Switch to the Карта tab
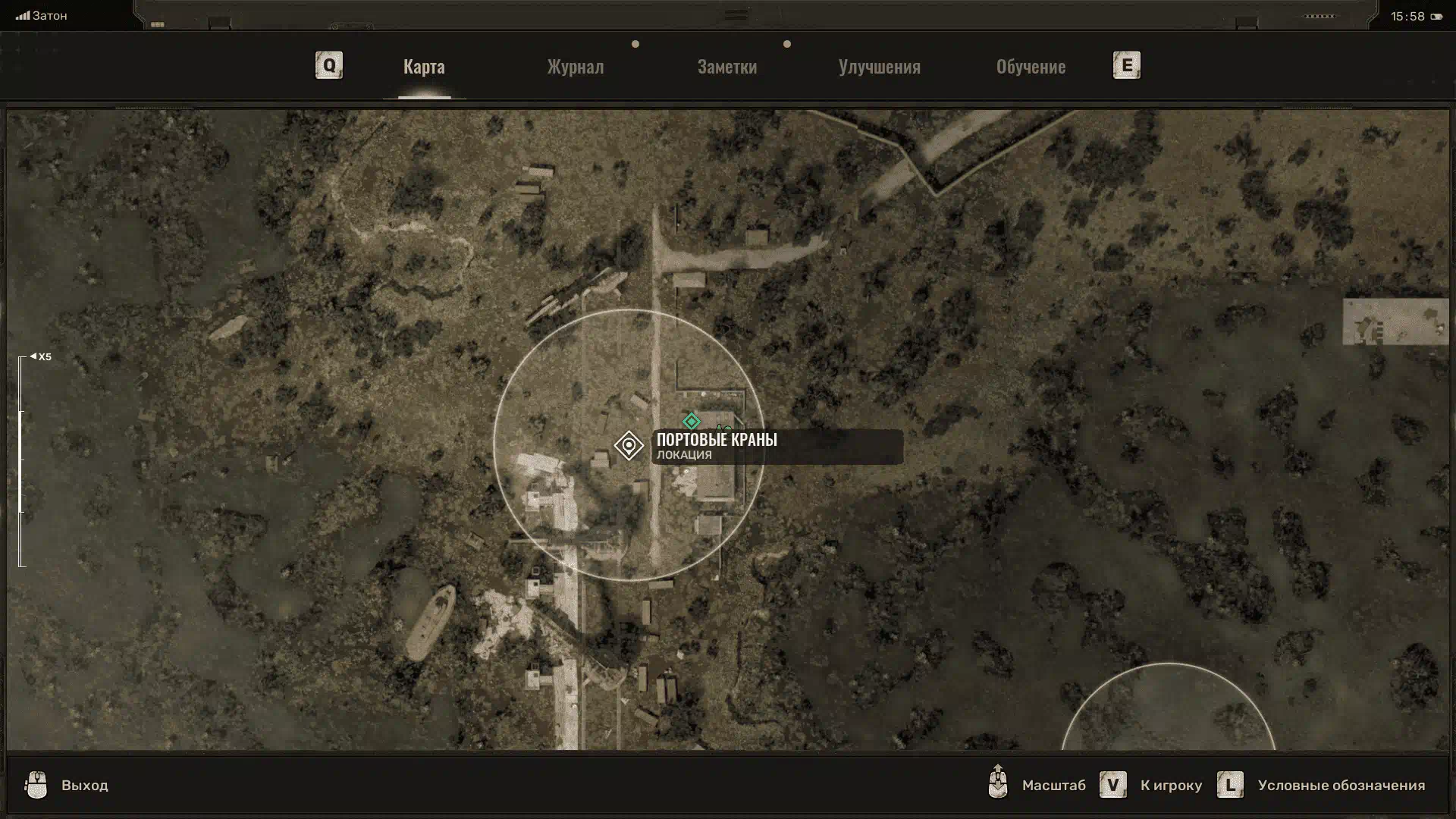Viewport: 1456px width, 819px height. point(424,67)
